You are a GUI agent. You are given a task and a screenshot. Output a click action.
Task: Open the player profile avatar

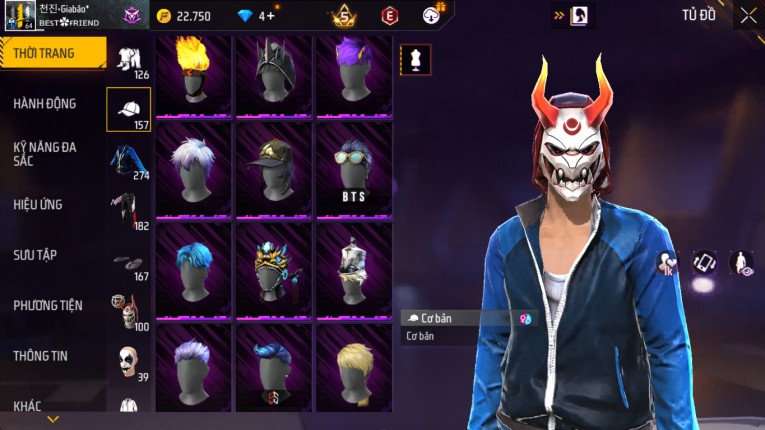[18, 14]
